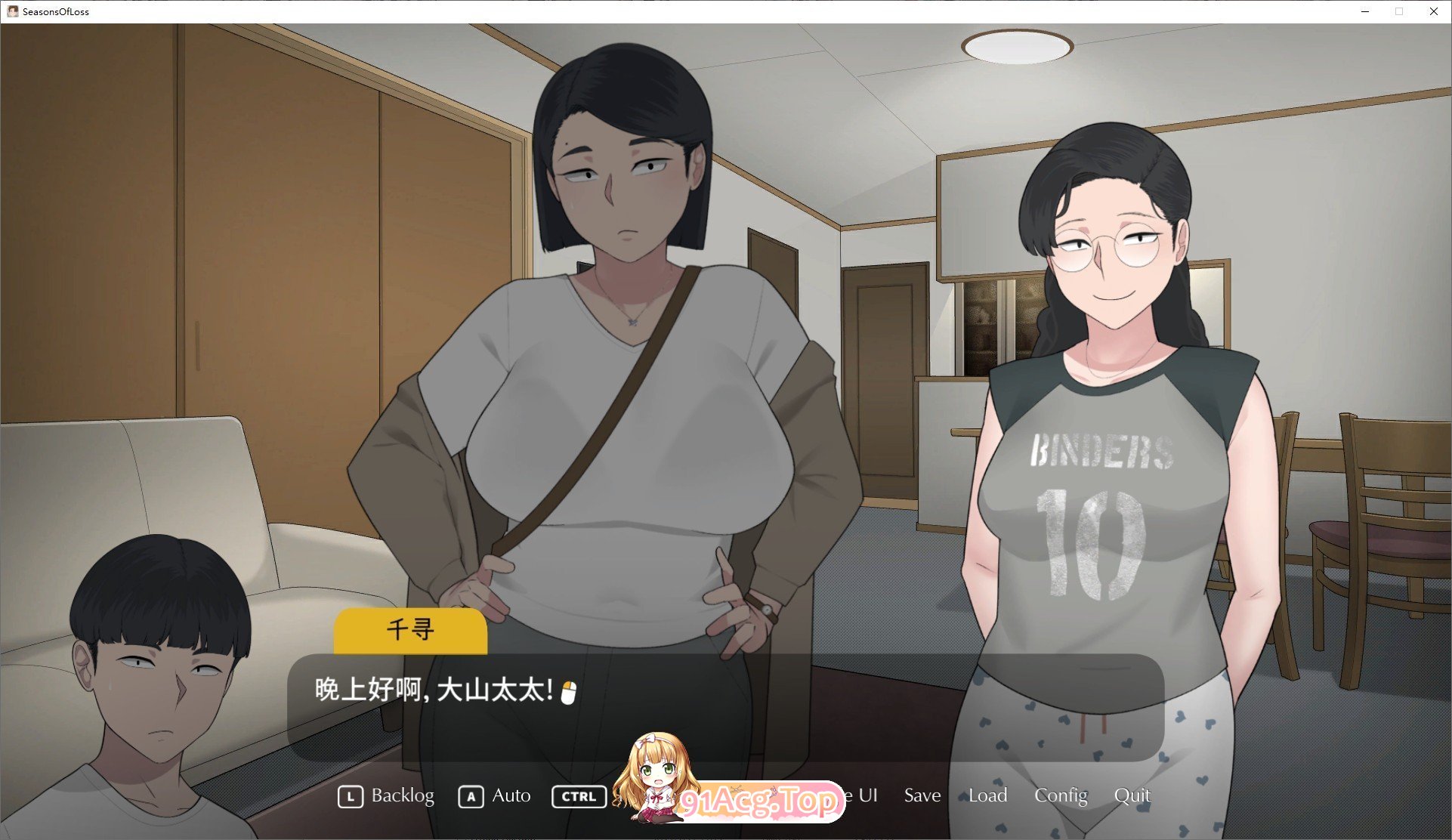
Task: Click the 千寻 name tag above the dialogue
Action: (411, 630)
